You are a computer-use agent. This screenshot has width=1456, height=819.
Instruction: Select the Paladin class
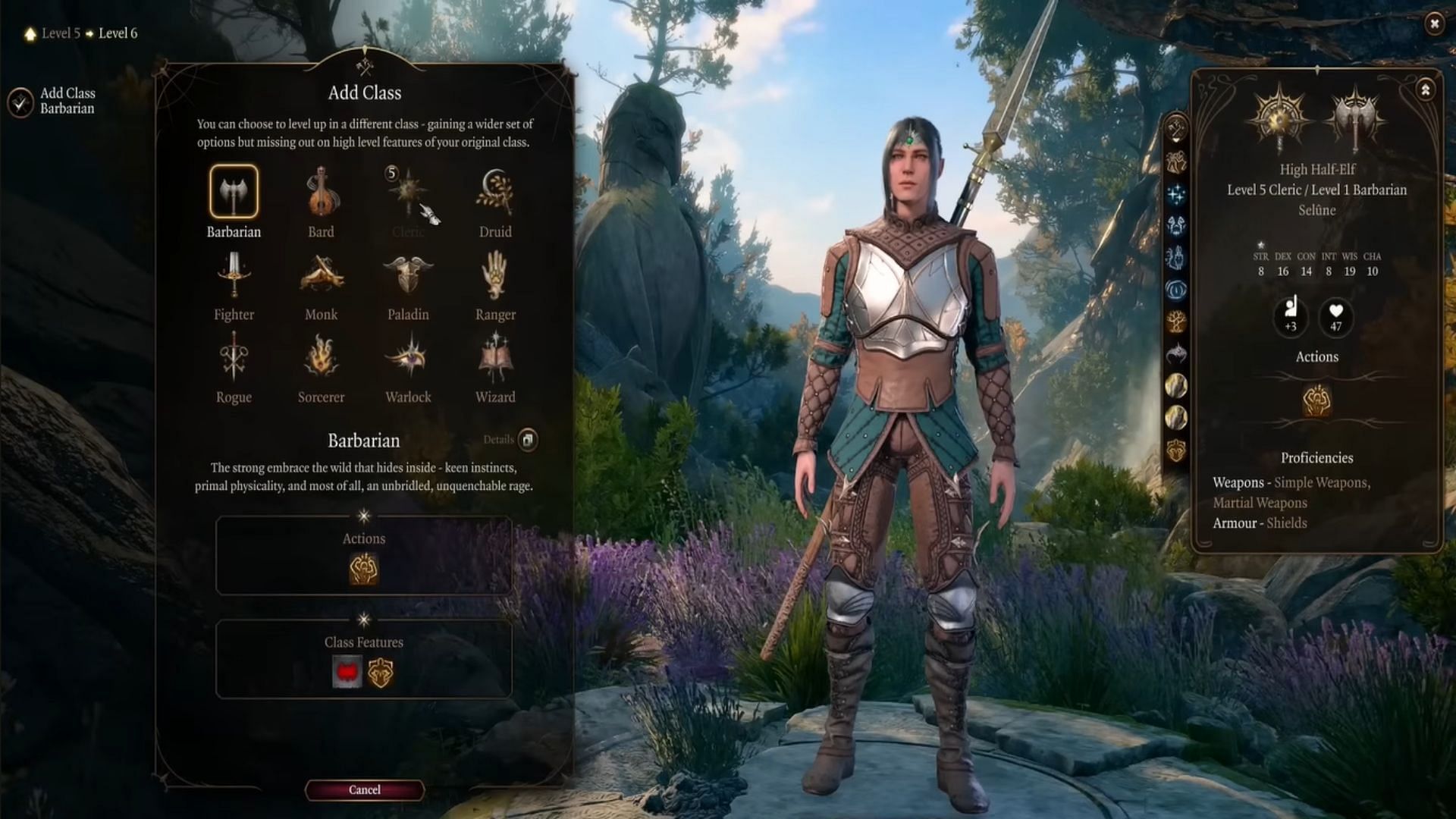point(408,275)
